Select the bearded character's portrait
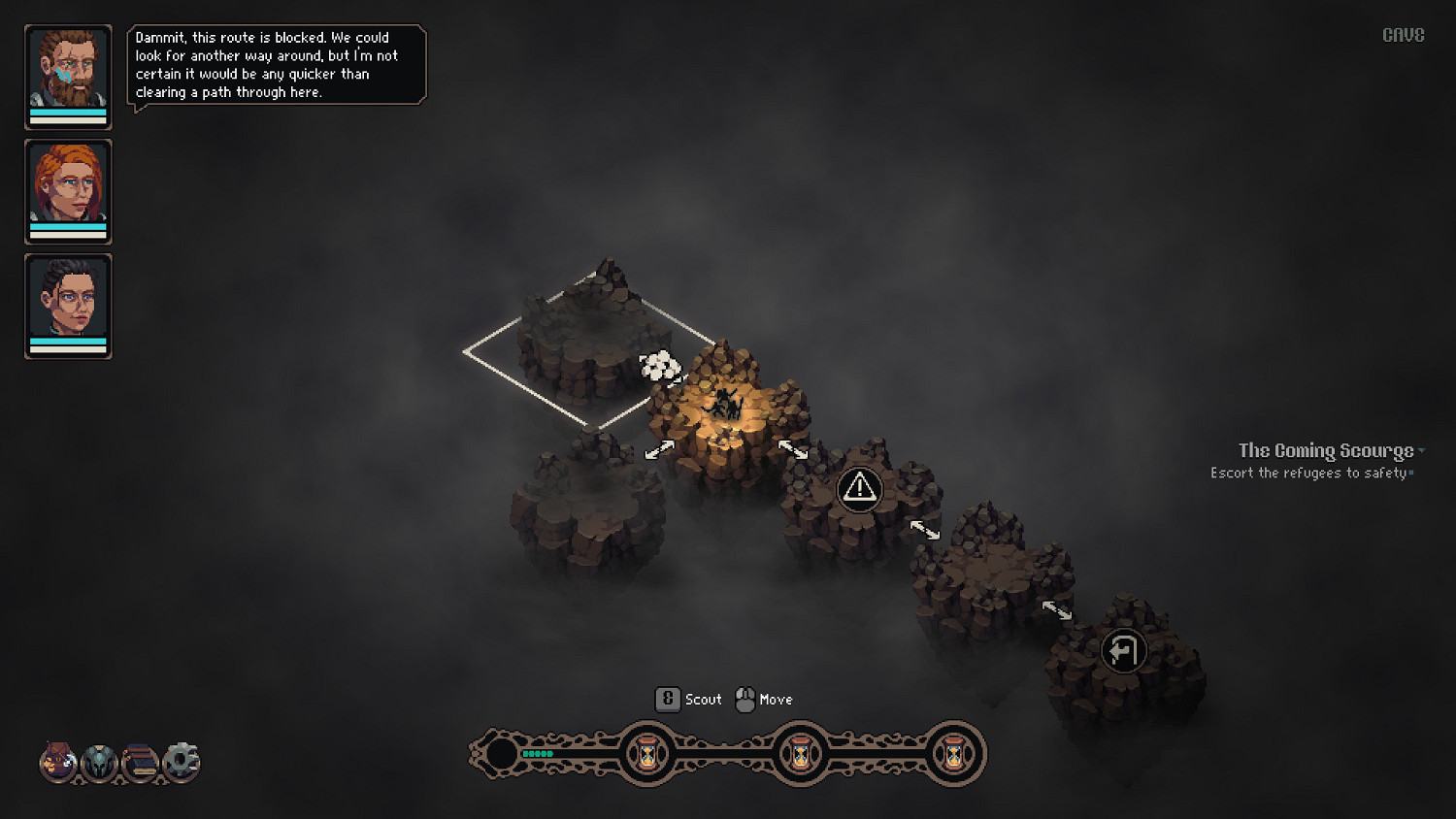Image resolution: width=1456 pixels, height=819 pixels. (68, 77)
